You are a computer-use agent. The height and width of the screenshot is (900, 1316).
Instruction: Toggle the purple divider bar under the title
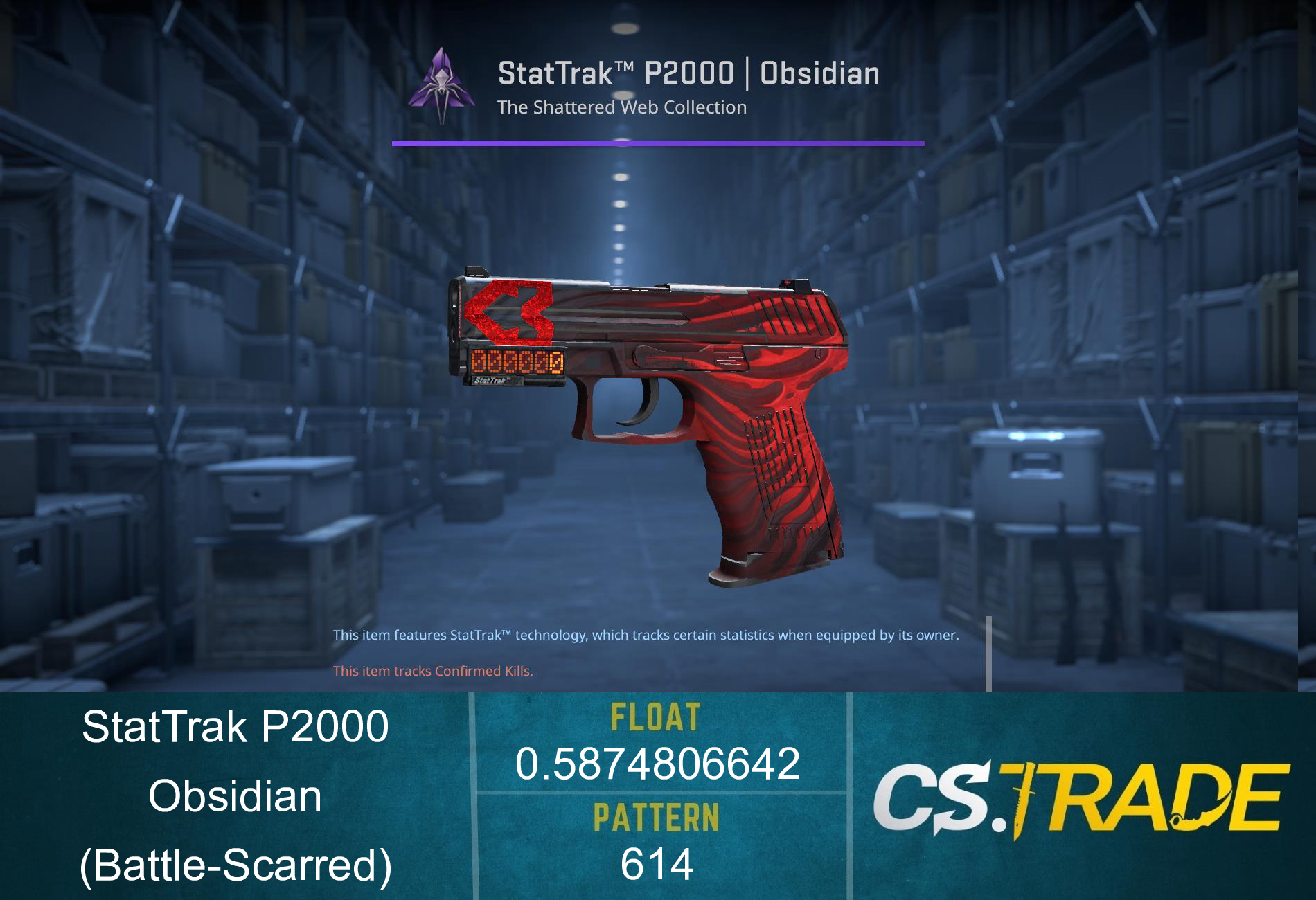pyautogui.click(x=657, y=144)
